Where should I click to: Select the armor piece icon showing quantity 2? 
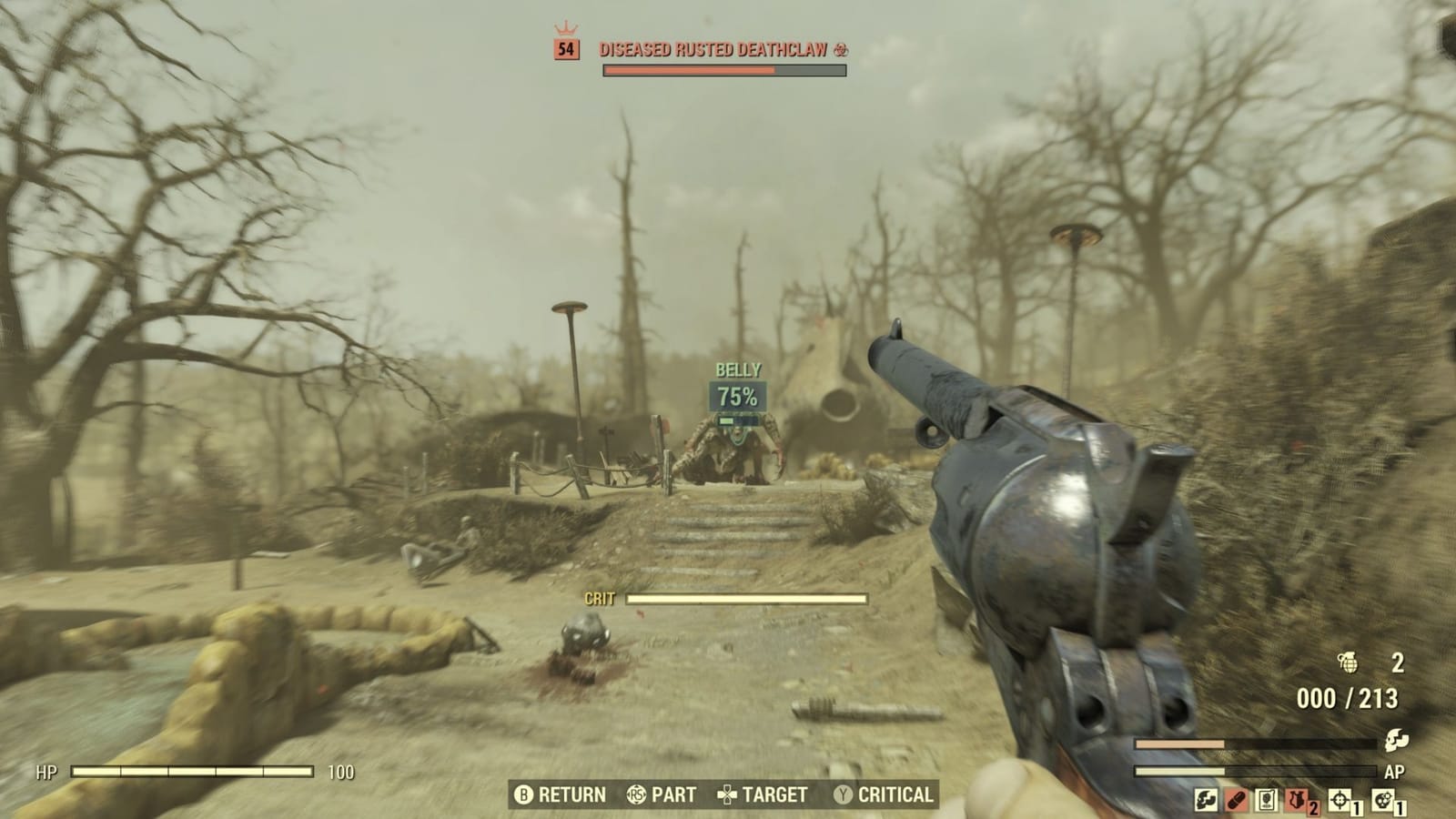[1296, 801]
